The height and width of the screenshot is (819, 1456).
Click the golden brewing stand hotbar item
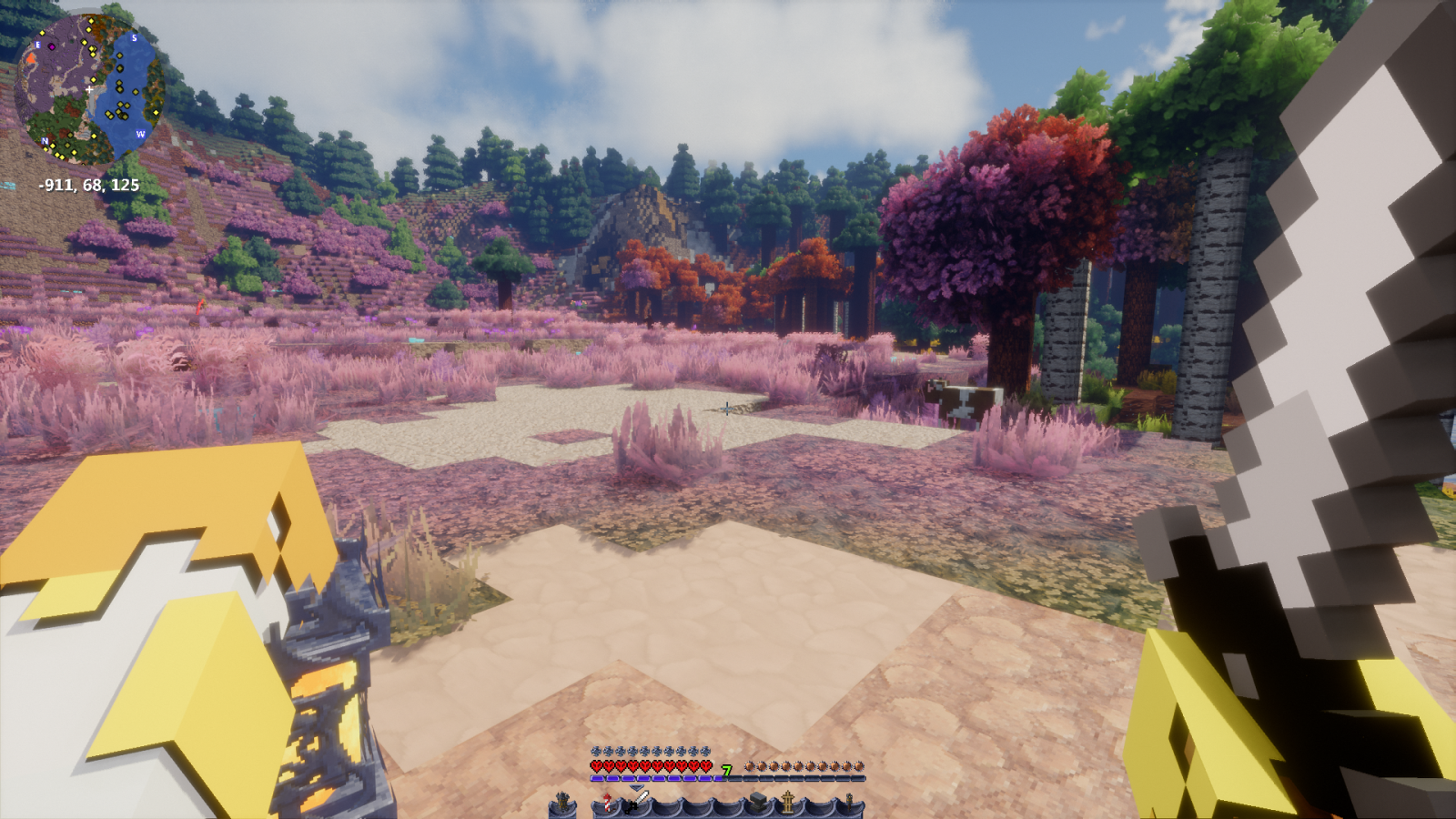[788, 803]
